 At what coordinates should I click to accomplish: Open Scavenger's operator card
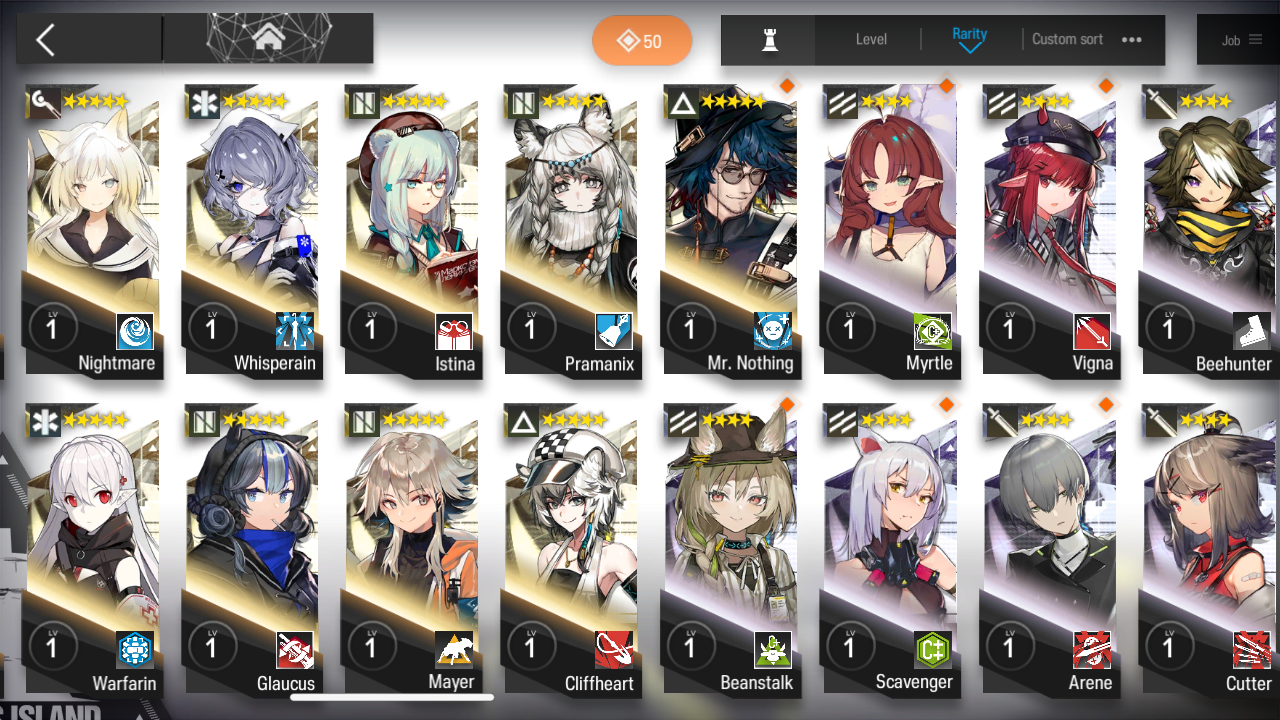890,550
